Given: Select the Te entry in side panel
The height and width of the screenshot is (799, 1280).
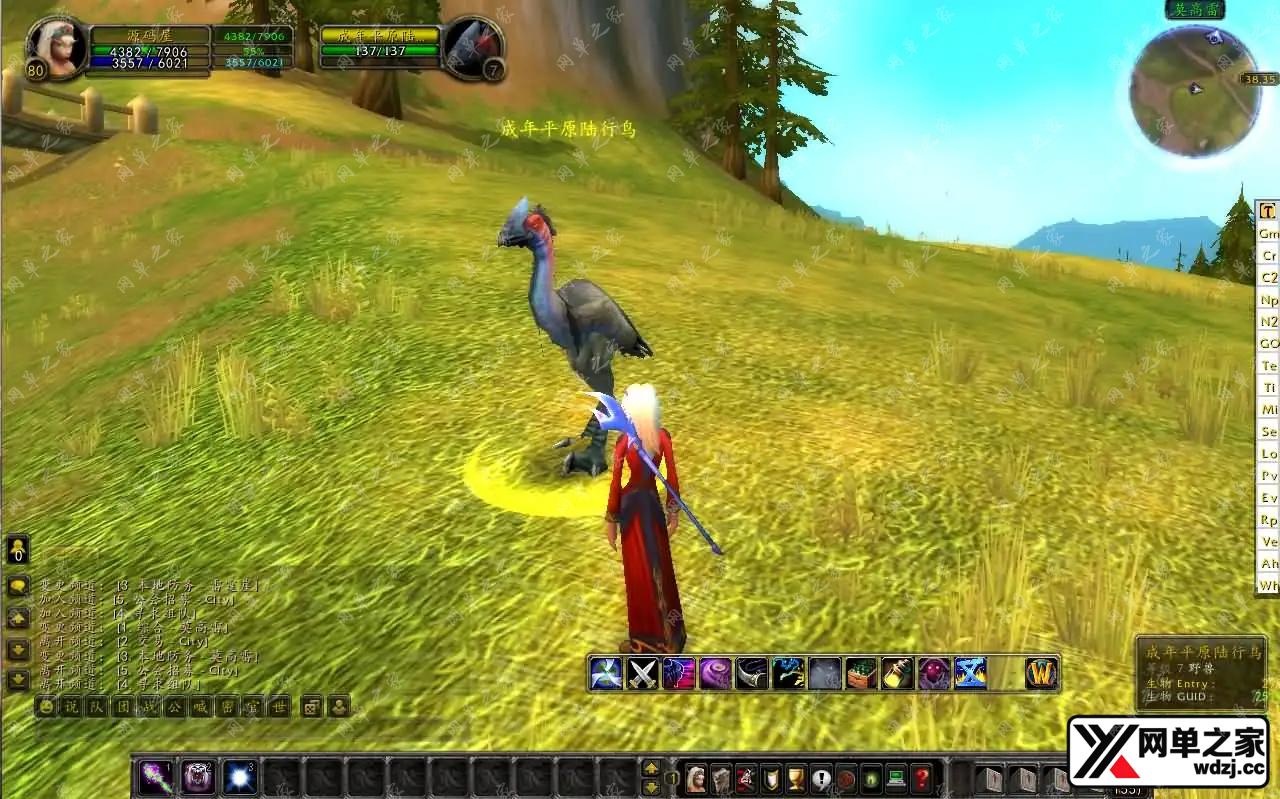Looking at the screenshot, I should (x=1268, y=365).
